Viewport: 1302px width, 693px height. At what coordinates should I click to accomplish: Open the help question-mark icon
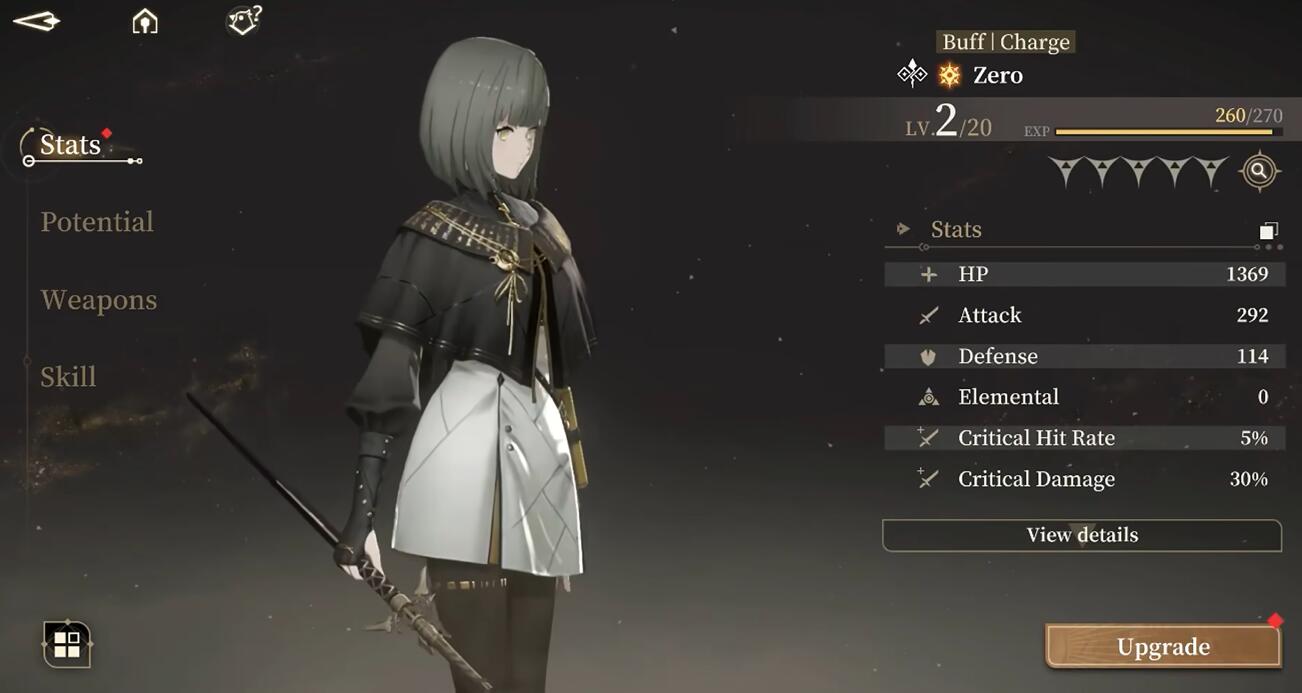(x=244, y=20)
